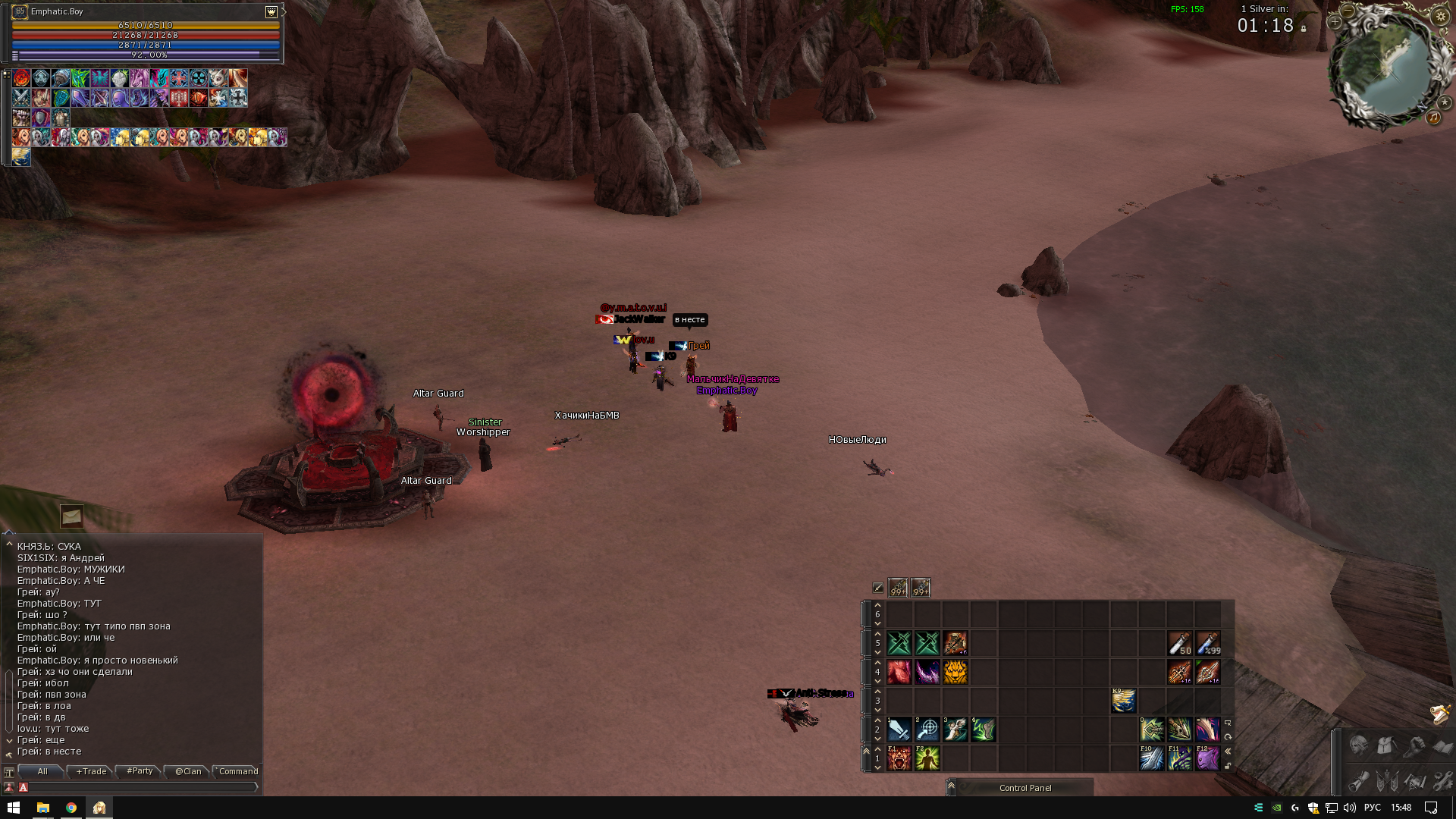Trigger the purple creature skill on F12
1456x819 pixels.
click(1207, 758)
